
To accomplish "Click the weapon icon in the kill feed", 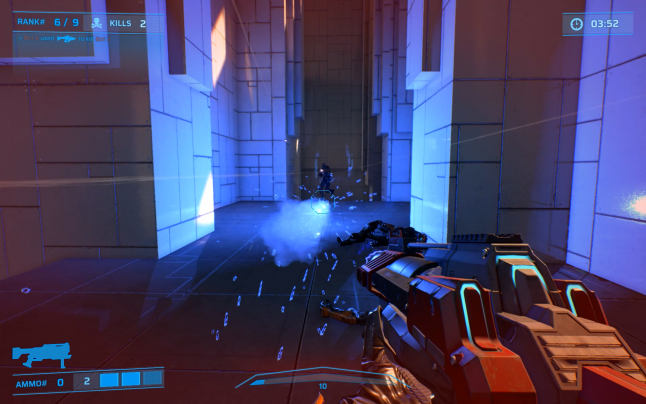I will click(x=67, y=38).
